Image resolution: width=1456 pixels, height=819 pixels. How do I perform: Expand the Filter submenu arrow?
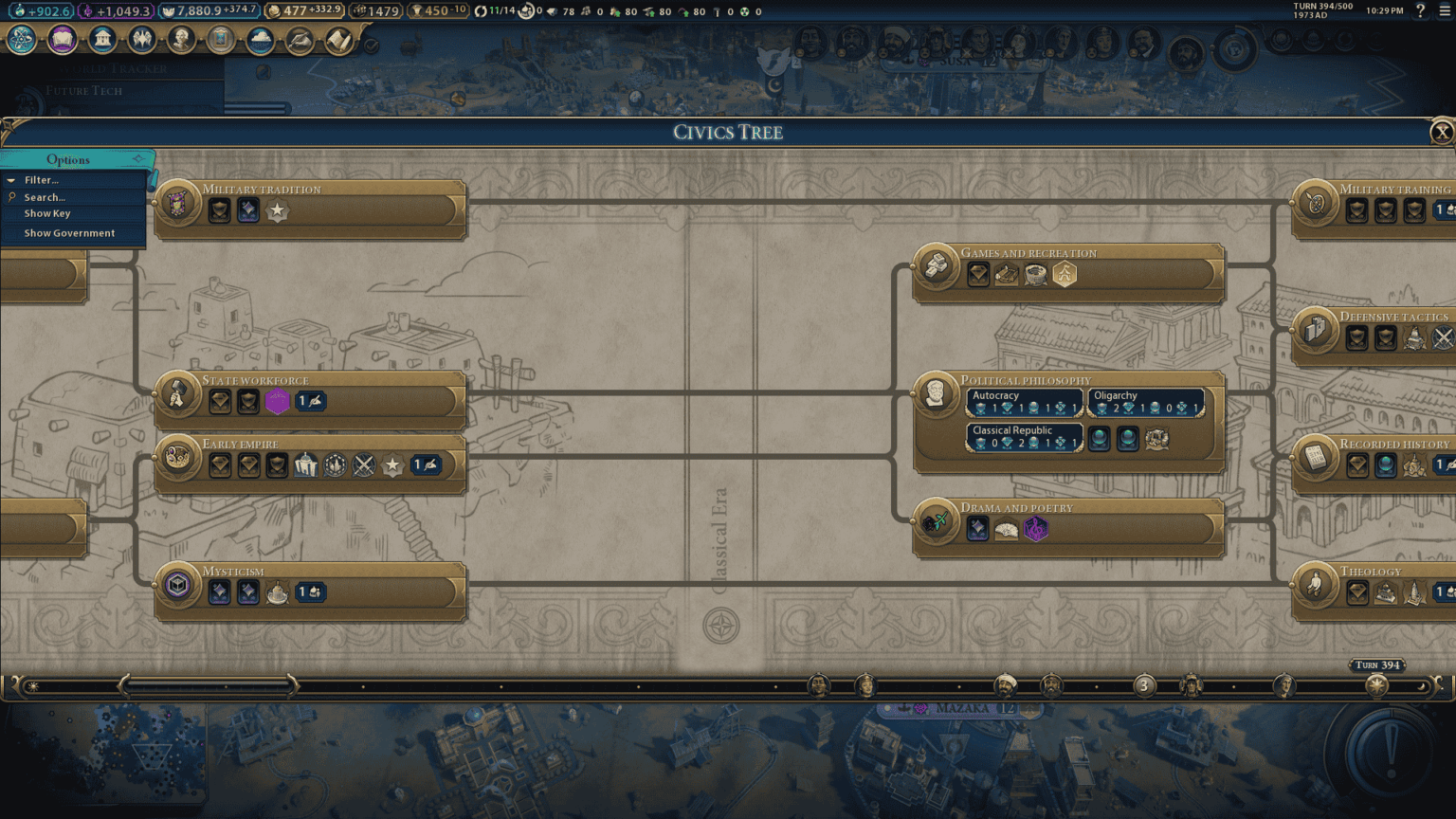coord(11,179)
